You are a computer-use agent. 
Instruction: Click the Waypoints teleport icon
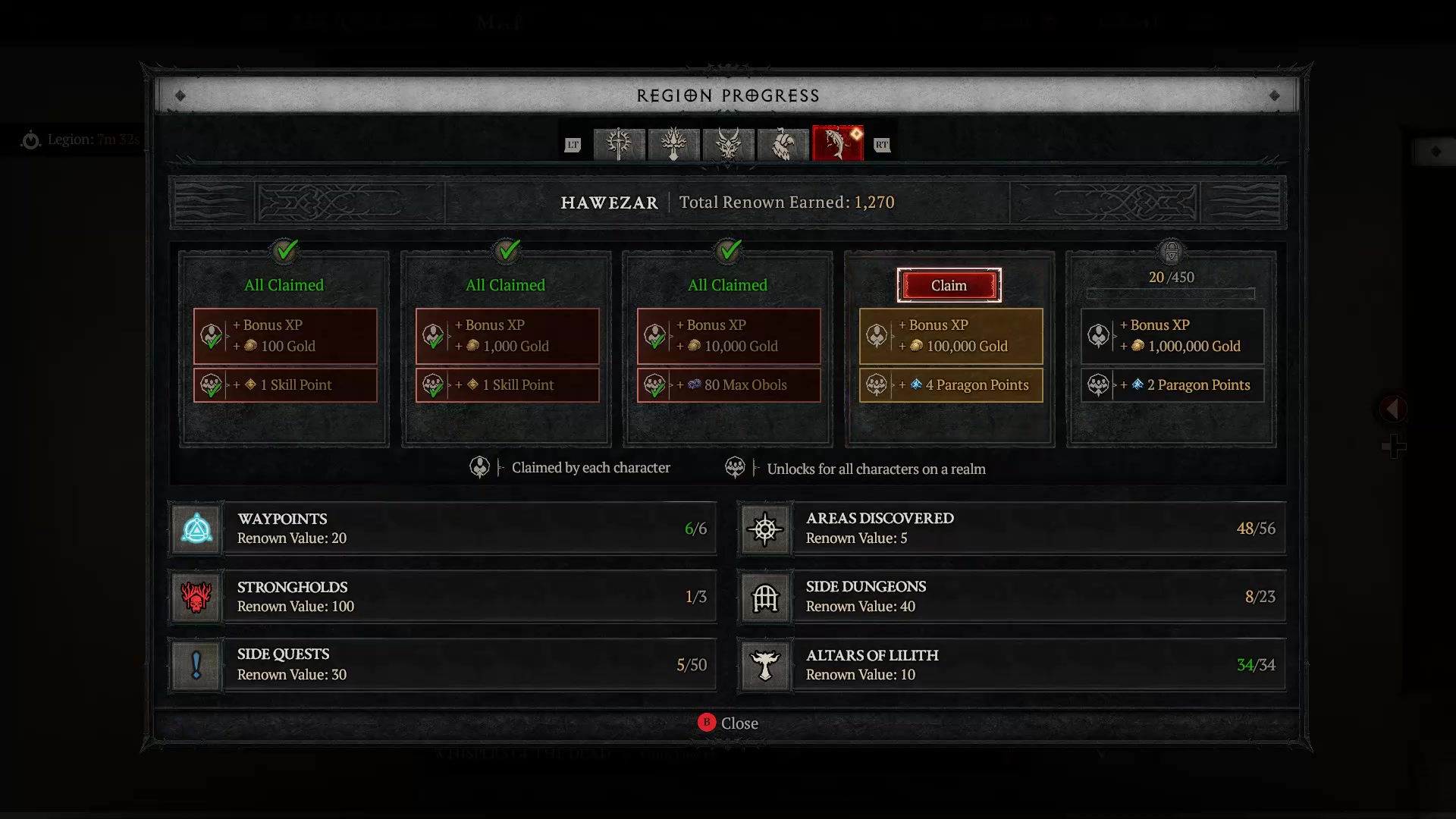[x=196, y=529]
